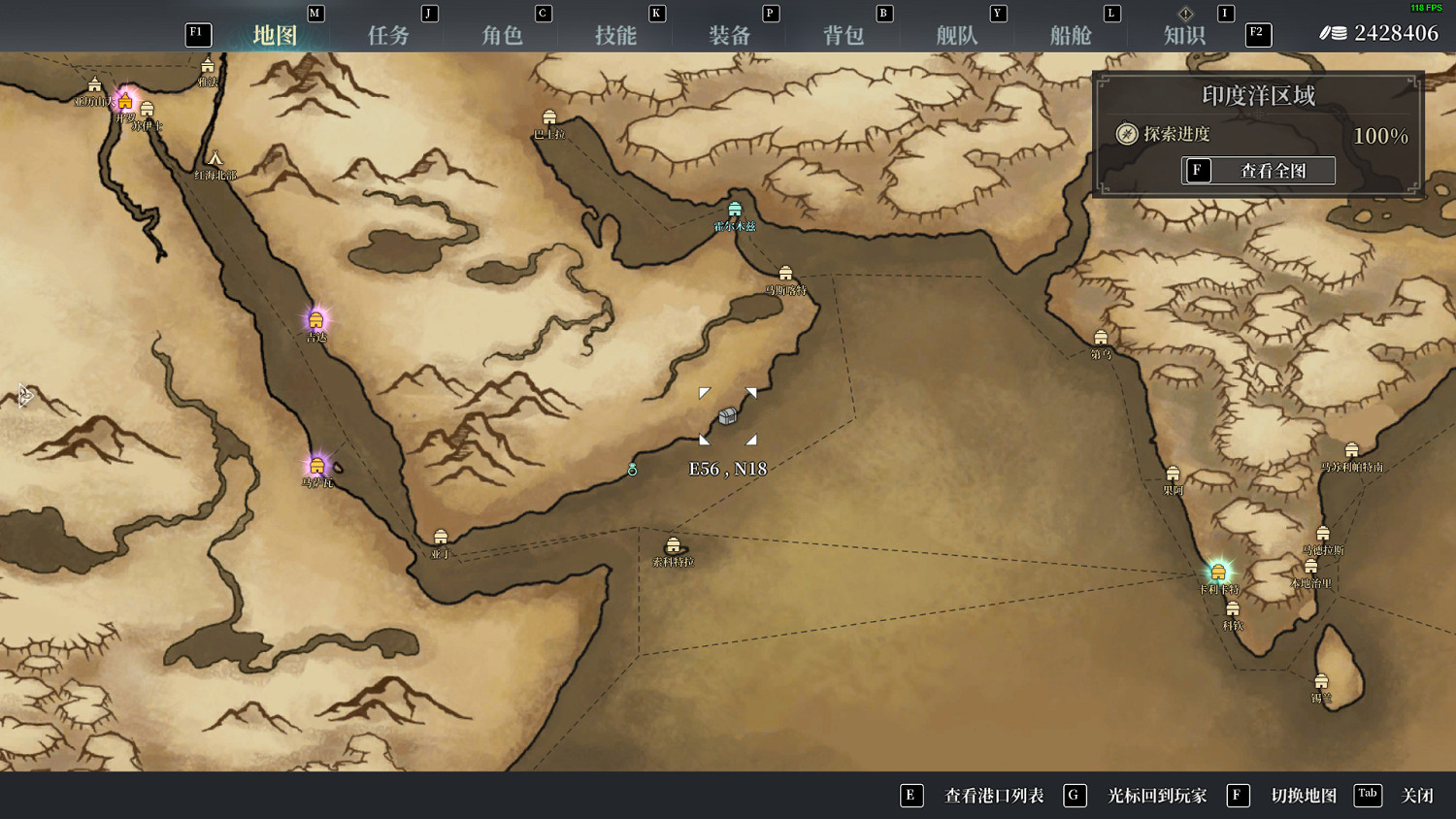The image size is (1456, 819).
Task: Select the Hormuz (霍尔木兹) port icon
Action: tap(735, 210)
